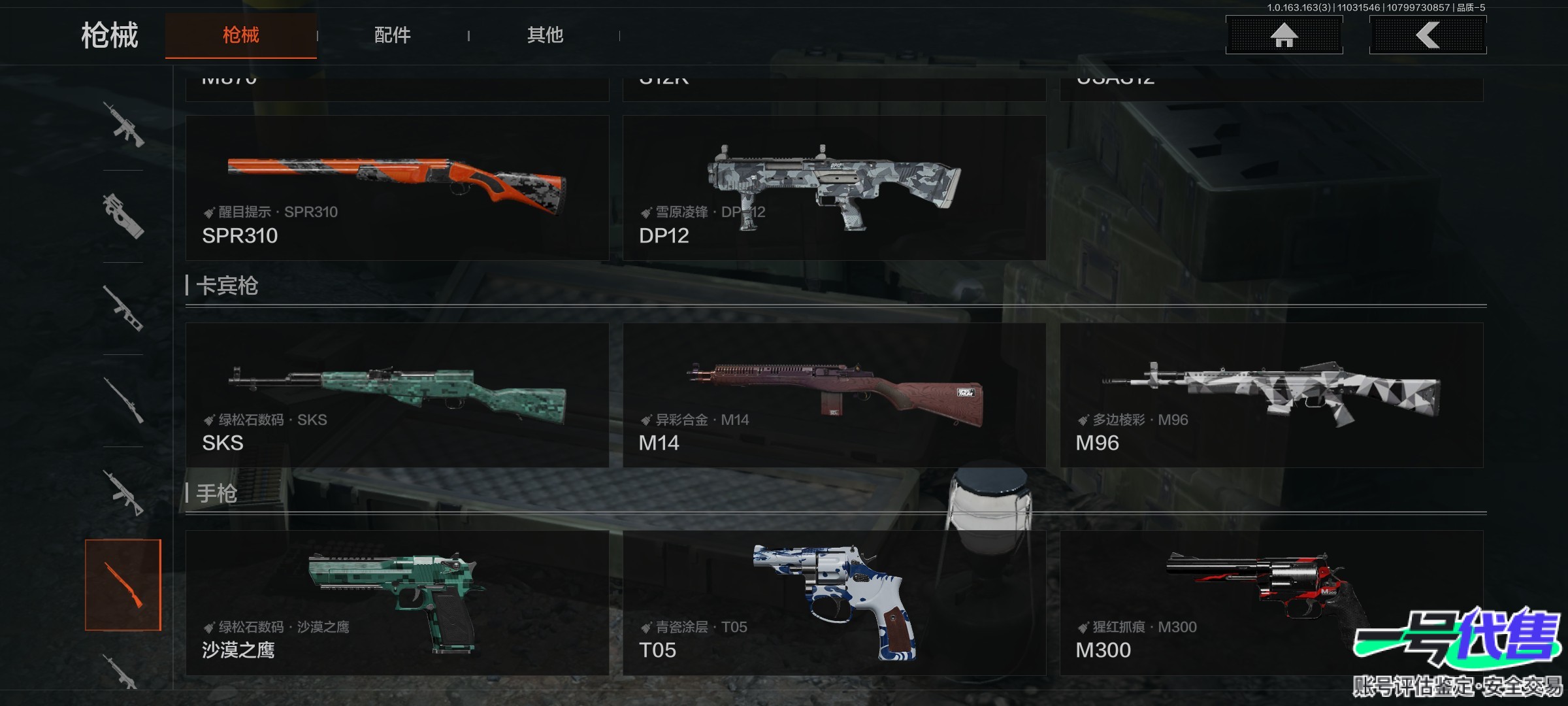The width and height of the screenshot is (1568, 706).
Task: Select the 其他 tab
Action: click(x=545, y=35)
